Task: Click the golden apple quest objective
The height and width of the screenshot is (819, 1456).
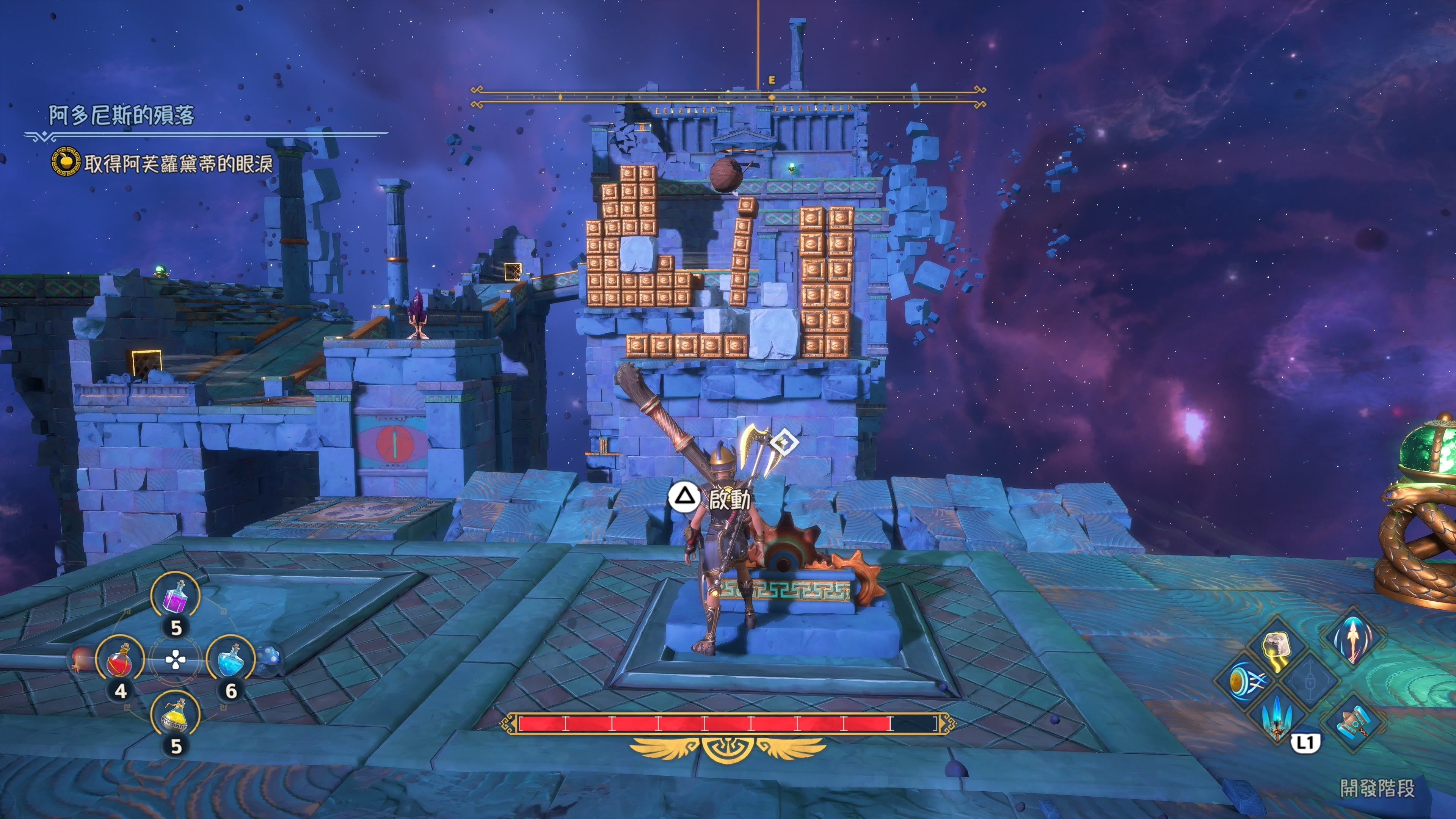Action: pyautogui.click(x=66, y=162)
